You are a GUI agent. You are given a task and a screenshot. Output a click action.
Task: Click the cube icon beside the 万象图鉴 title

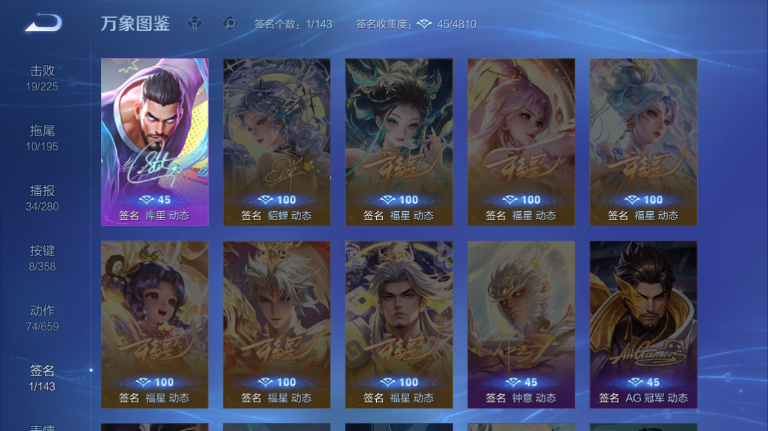click(195, 24)
